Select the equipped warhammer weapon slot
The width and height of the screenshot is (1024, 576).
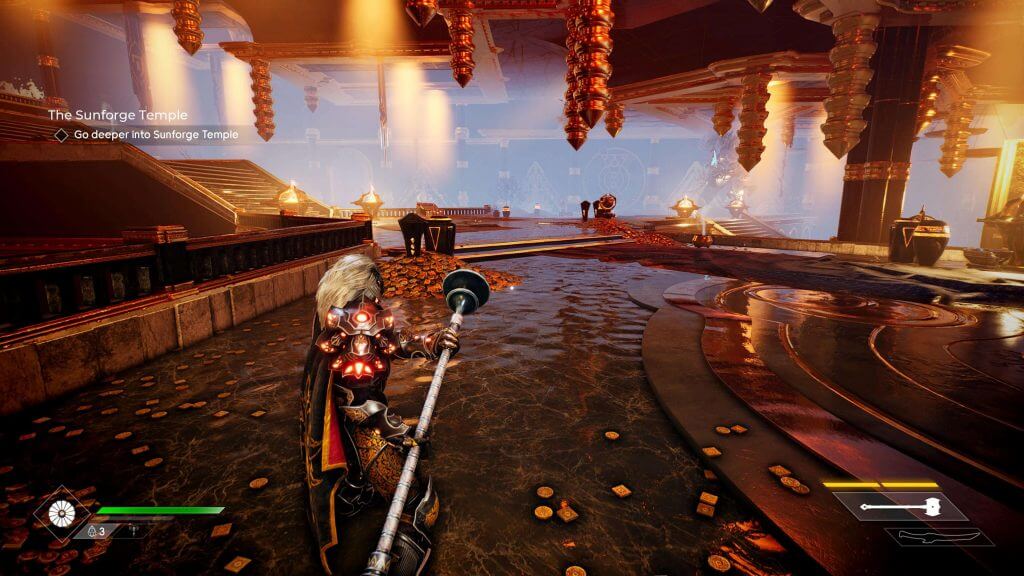click(x=898, y=507)
